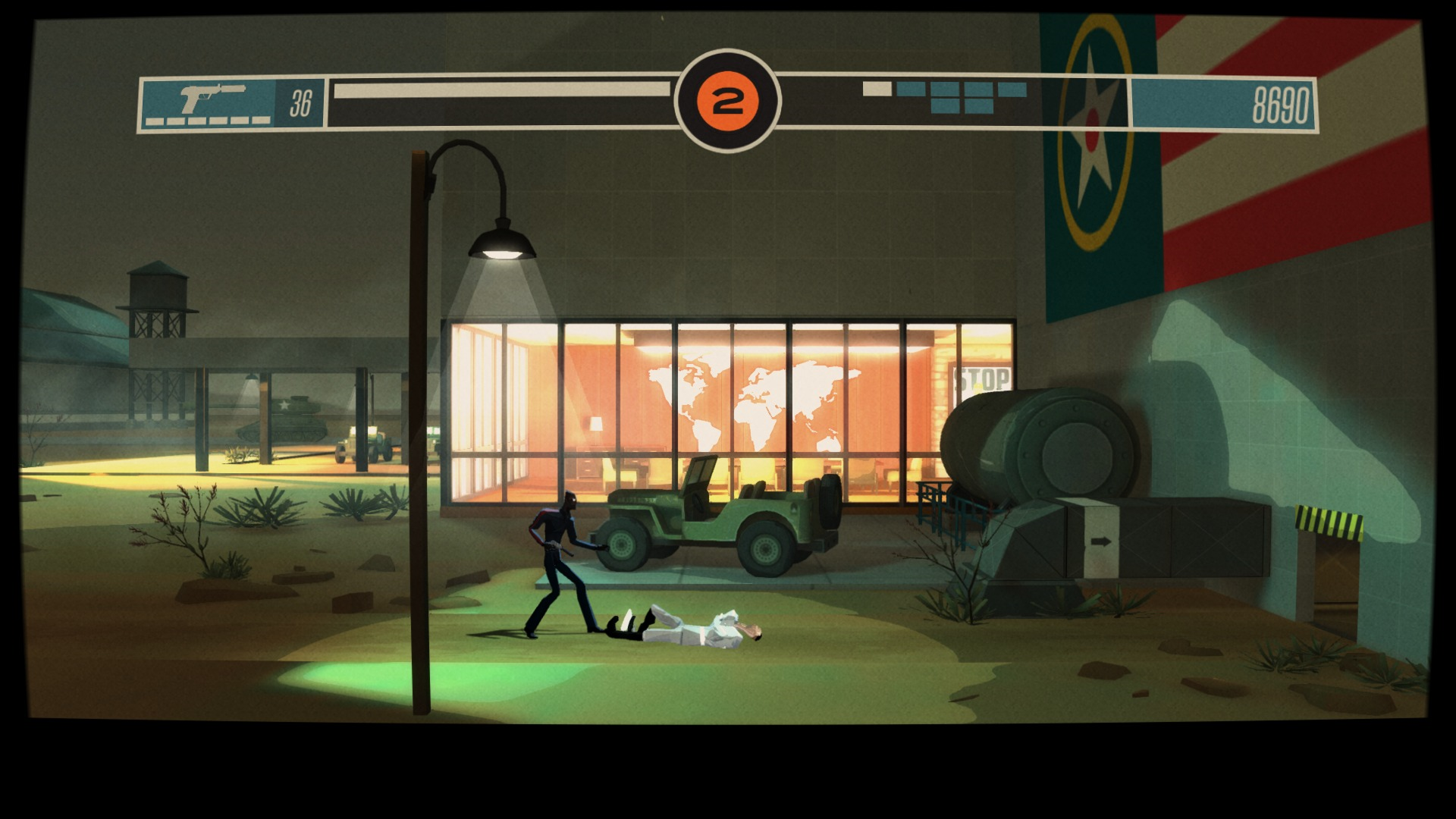Click the STOP sign near the window
Screen dimensions: 1456x819
(978, 377)
